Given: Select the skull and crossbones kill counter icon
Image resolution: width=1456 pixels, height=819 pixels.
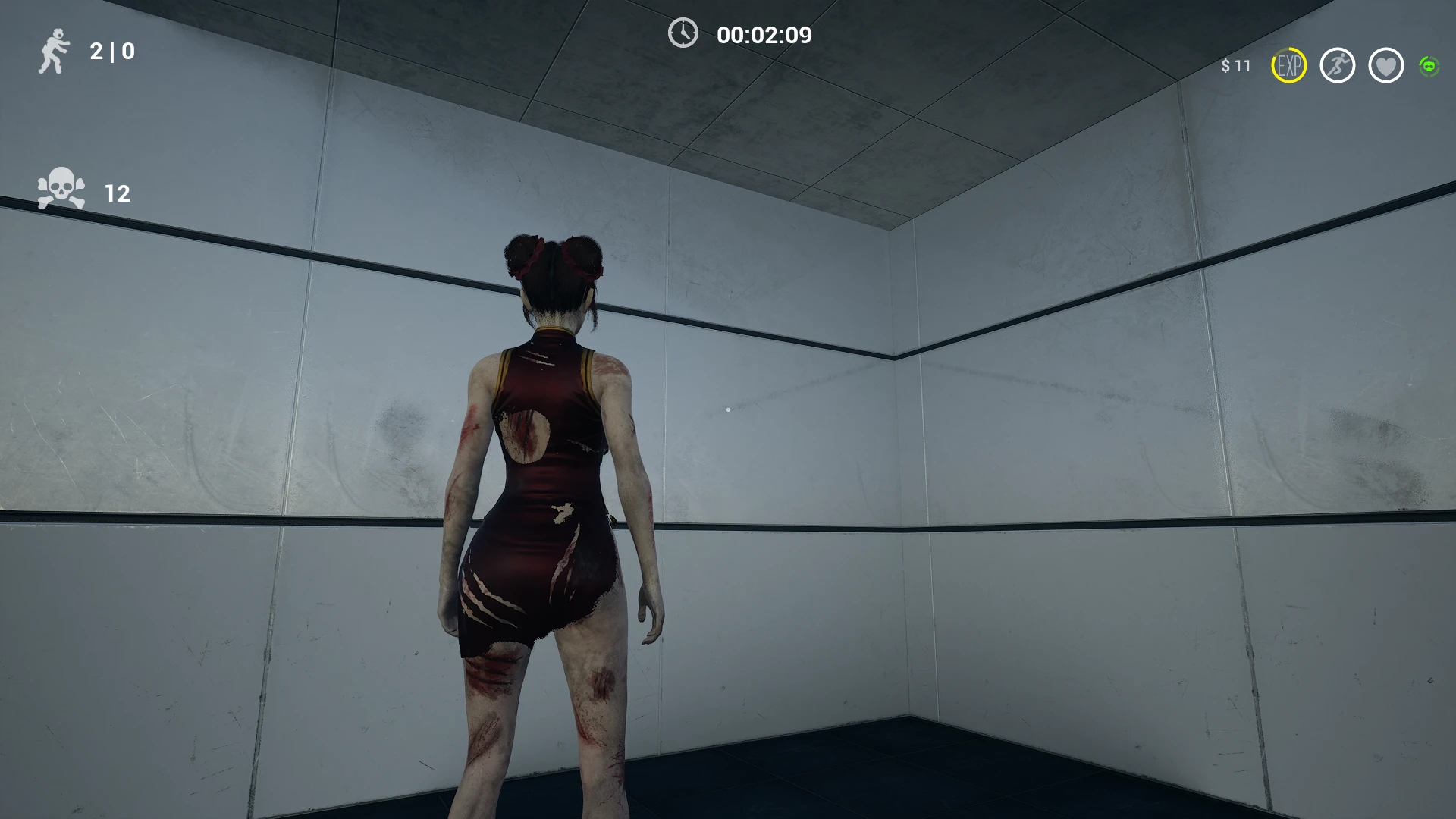Looking at the screenshot, I should coord(61,190).
